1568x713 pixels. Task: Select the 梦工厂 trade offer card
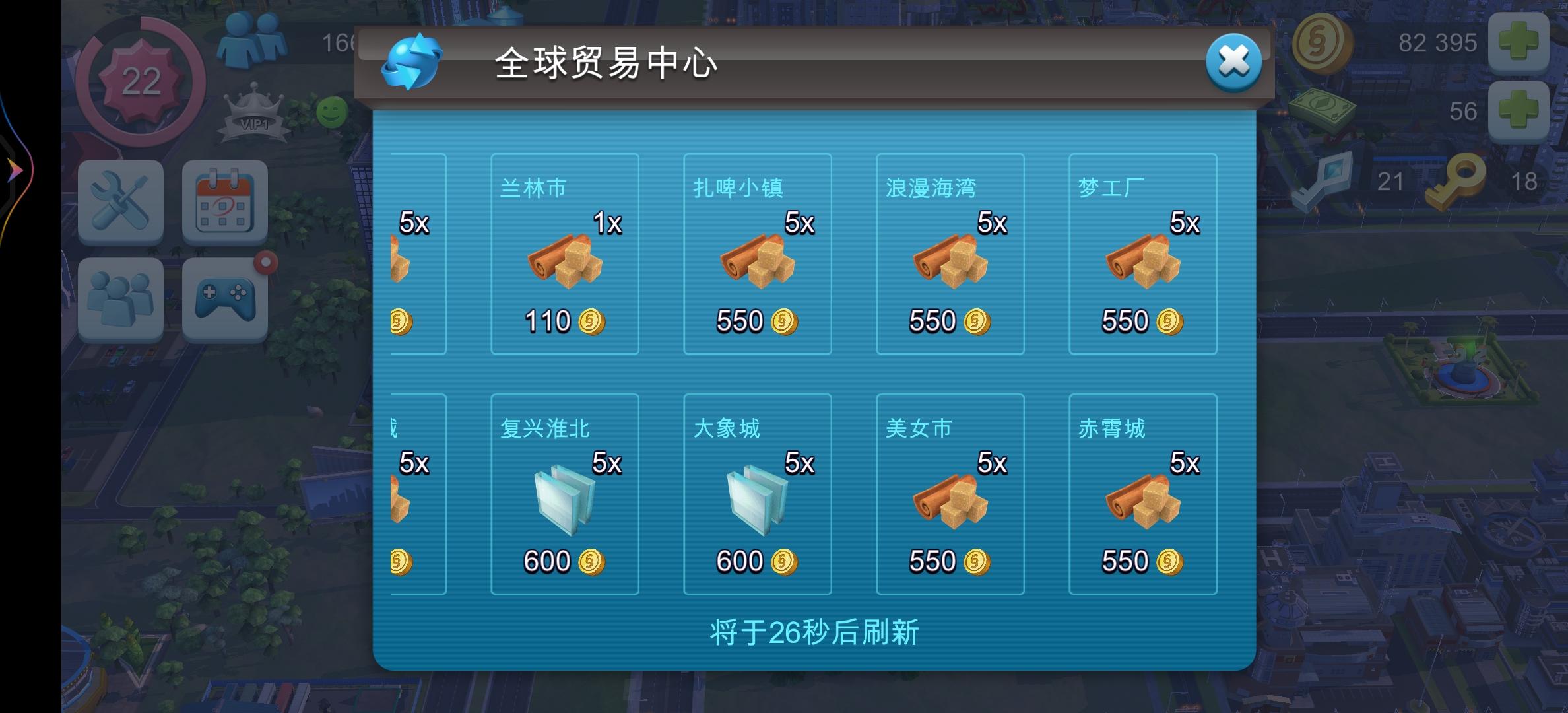pos(1143,254)
